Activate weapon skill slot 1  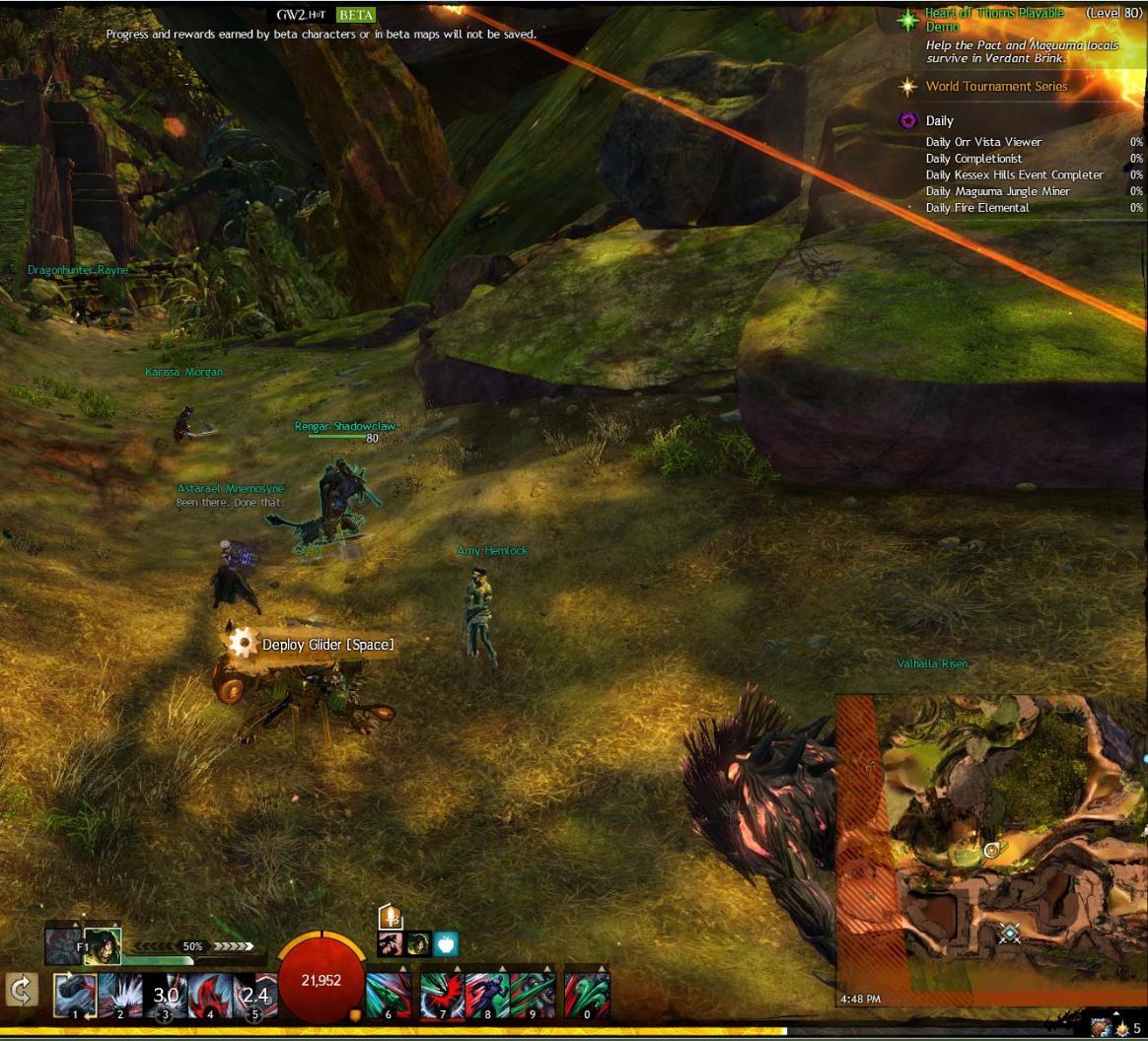pyautogui.click(x=76, y=996)
